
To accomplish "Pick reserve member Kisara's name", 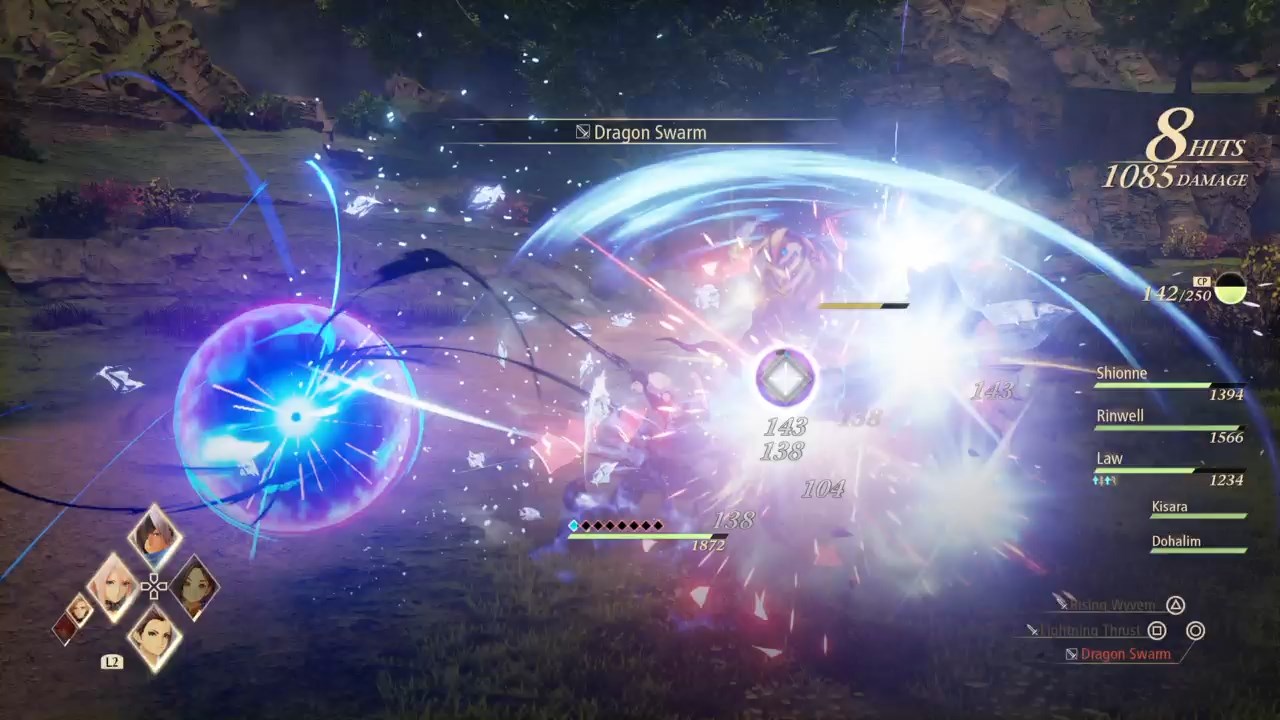I will 1169,507.
